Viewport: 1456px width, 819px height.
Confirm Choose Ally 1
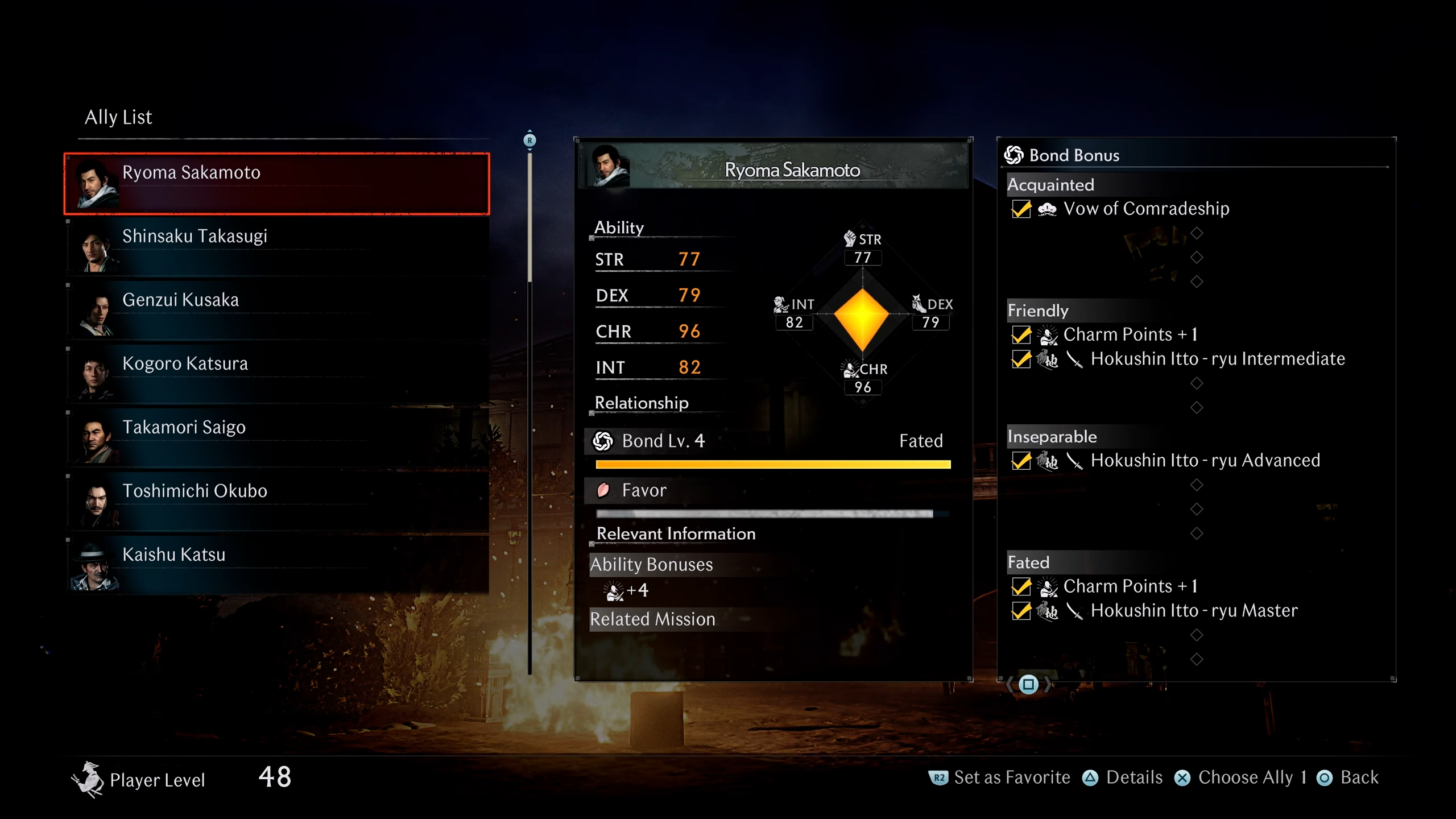pos(1241,777)
